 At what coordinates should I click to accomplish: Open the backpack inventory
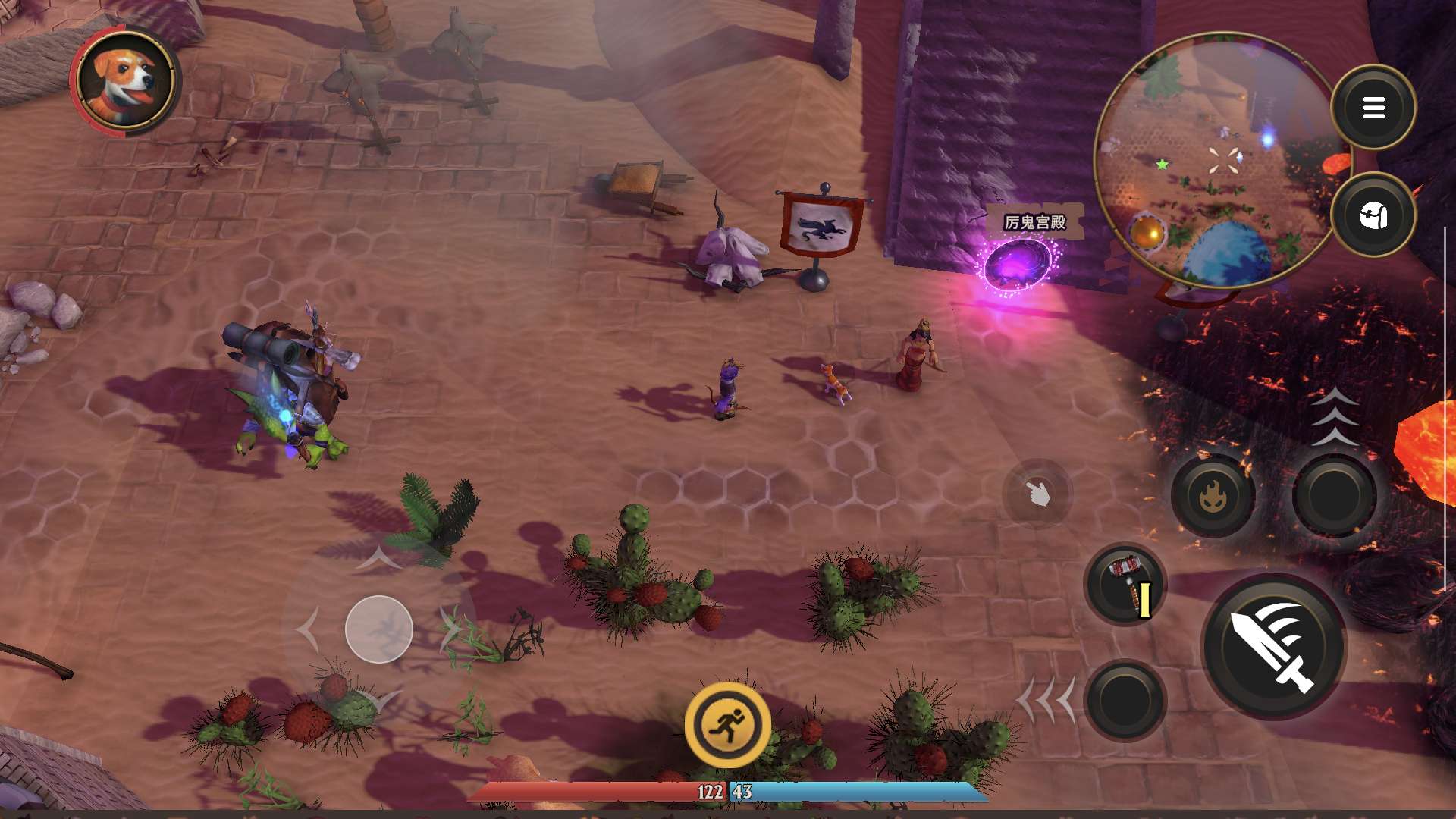point(1373,215)
